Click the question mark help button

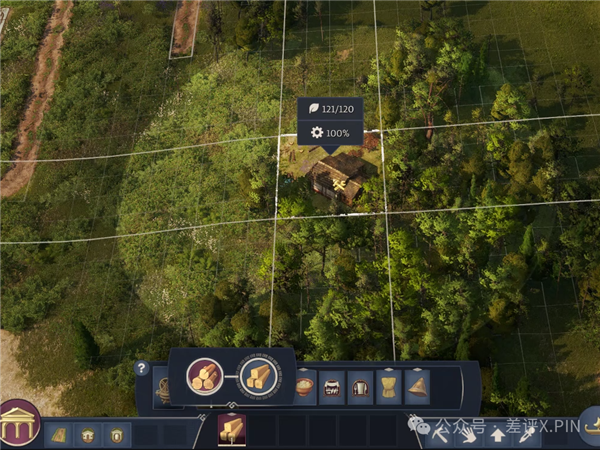point(142,368)
